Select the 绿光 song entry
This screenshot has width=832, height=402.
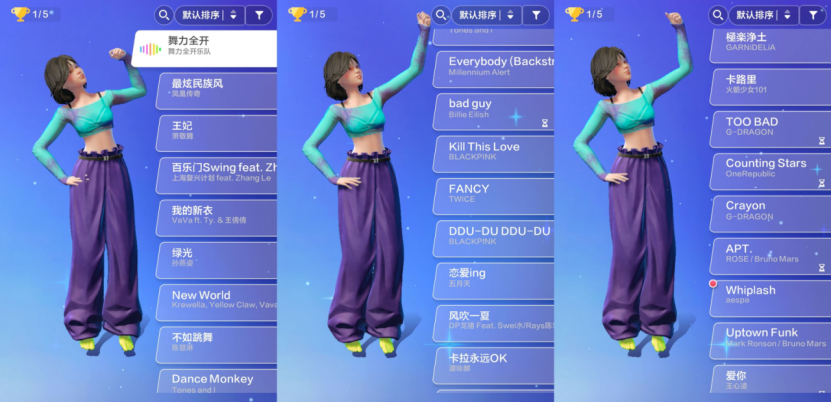pos(217,259)
